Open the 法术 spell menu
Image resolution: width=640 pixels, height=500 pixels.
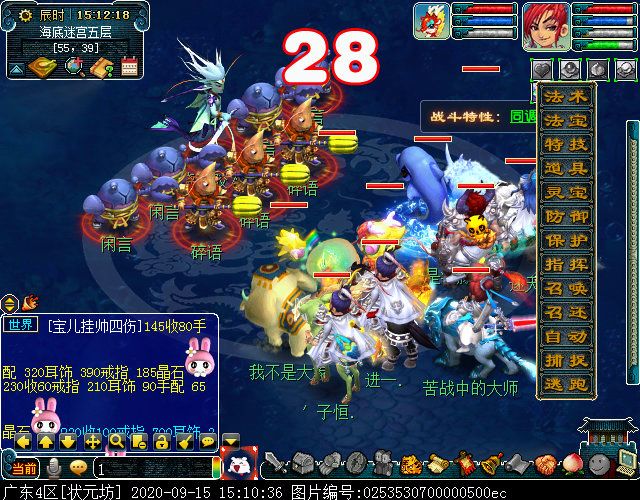pos(566,98)
